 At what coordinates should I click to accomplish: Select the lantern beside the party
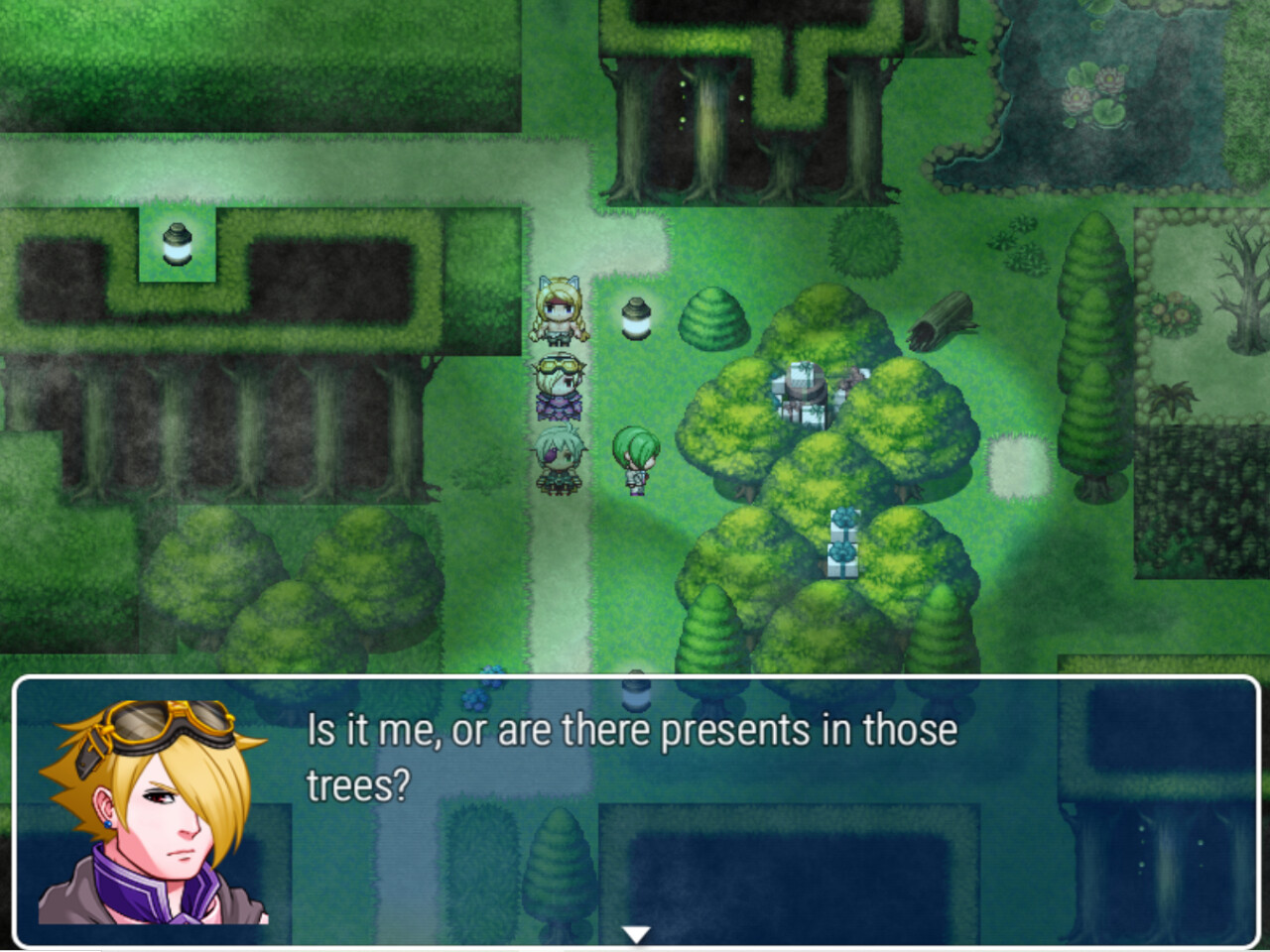(x=634, y=315)
